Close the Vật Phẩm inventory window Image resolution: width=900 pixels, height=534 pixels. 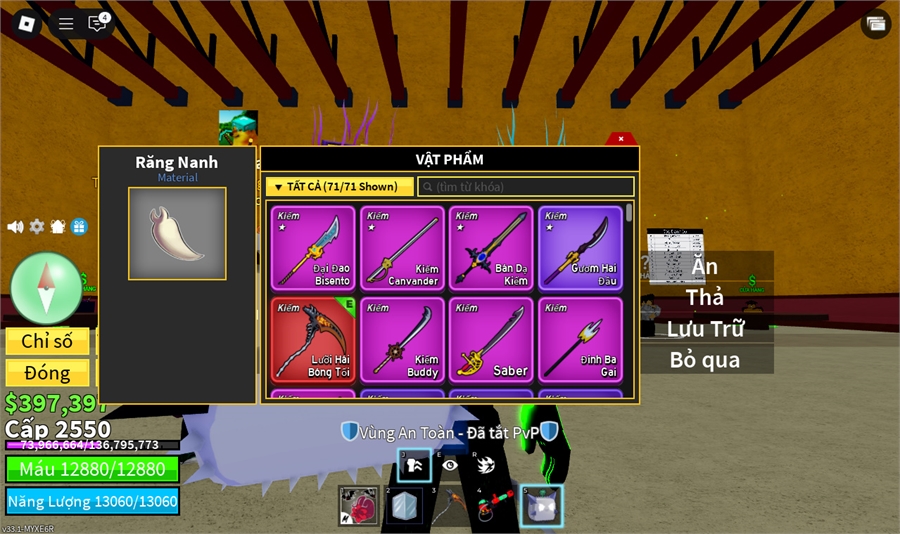coord(621,139)
